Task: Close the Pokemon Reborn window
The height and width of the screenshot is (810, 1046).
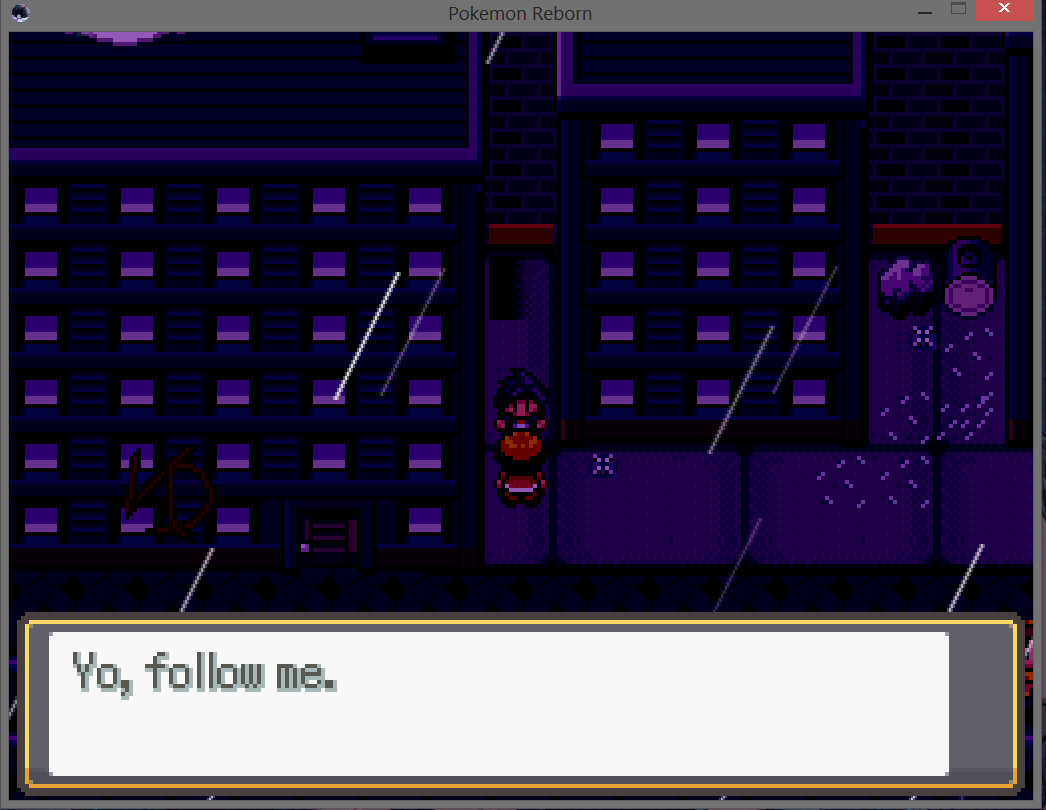Action: (1009, 11)
